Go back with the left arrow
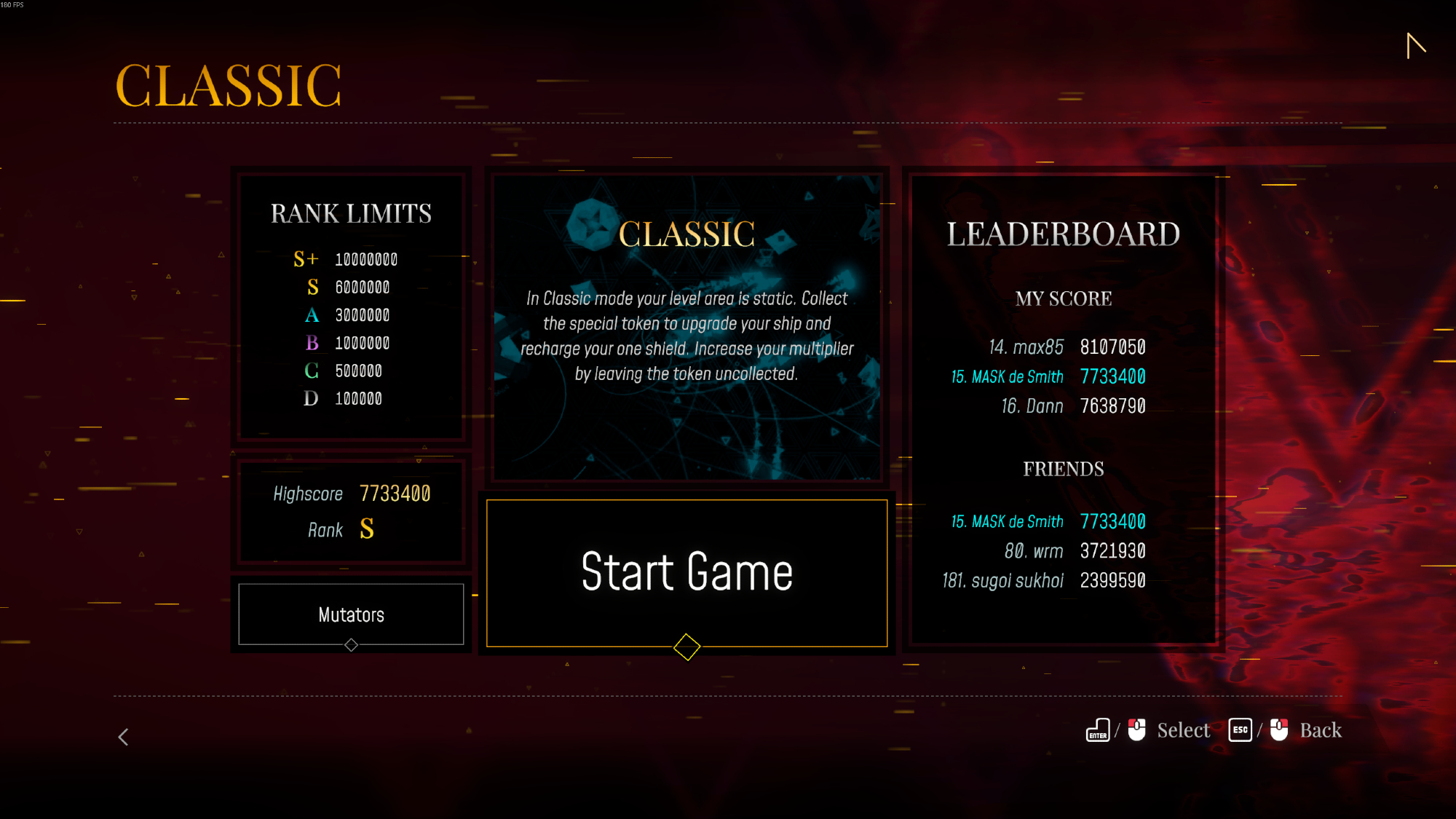Viewport: 1456px width, 819px height. coord(124,737)
